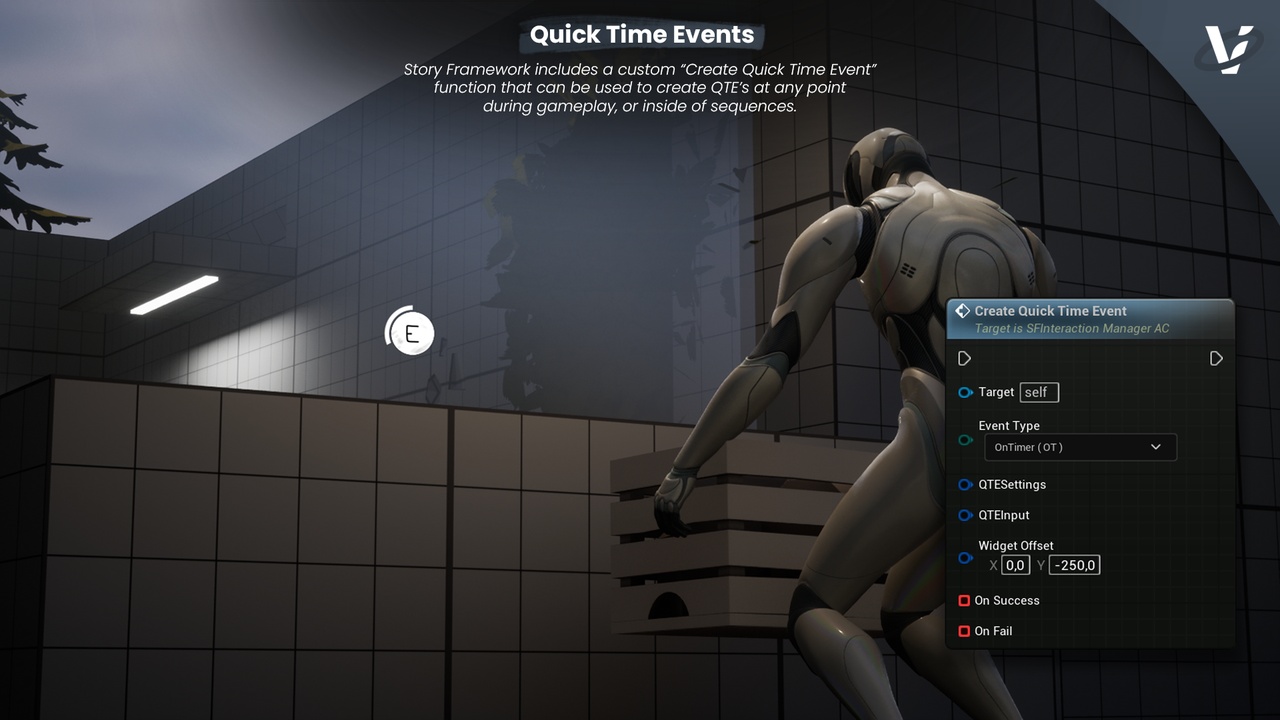This screenshot has width=1280, height=720.
Task: Click the node's input execution arrow pin
Action: point(965,358)
